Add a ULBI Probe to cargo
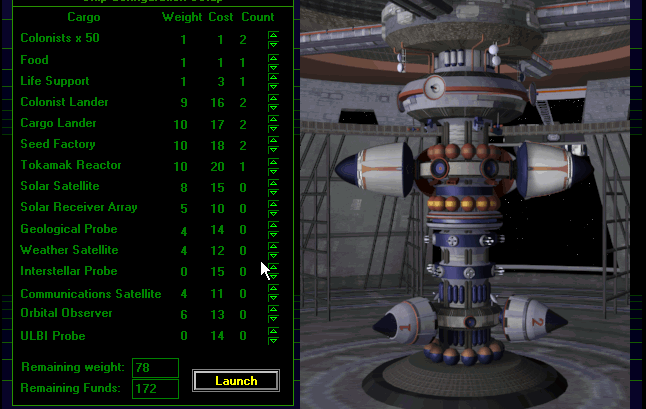The height and width of the screenshot is (409, 646). tap(273, 331)
